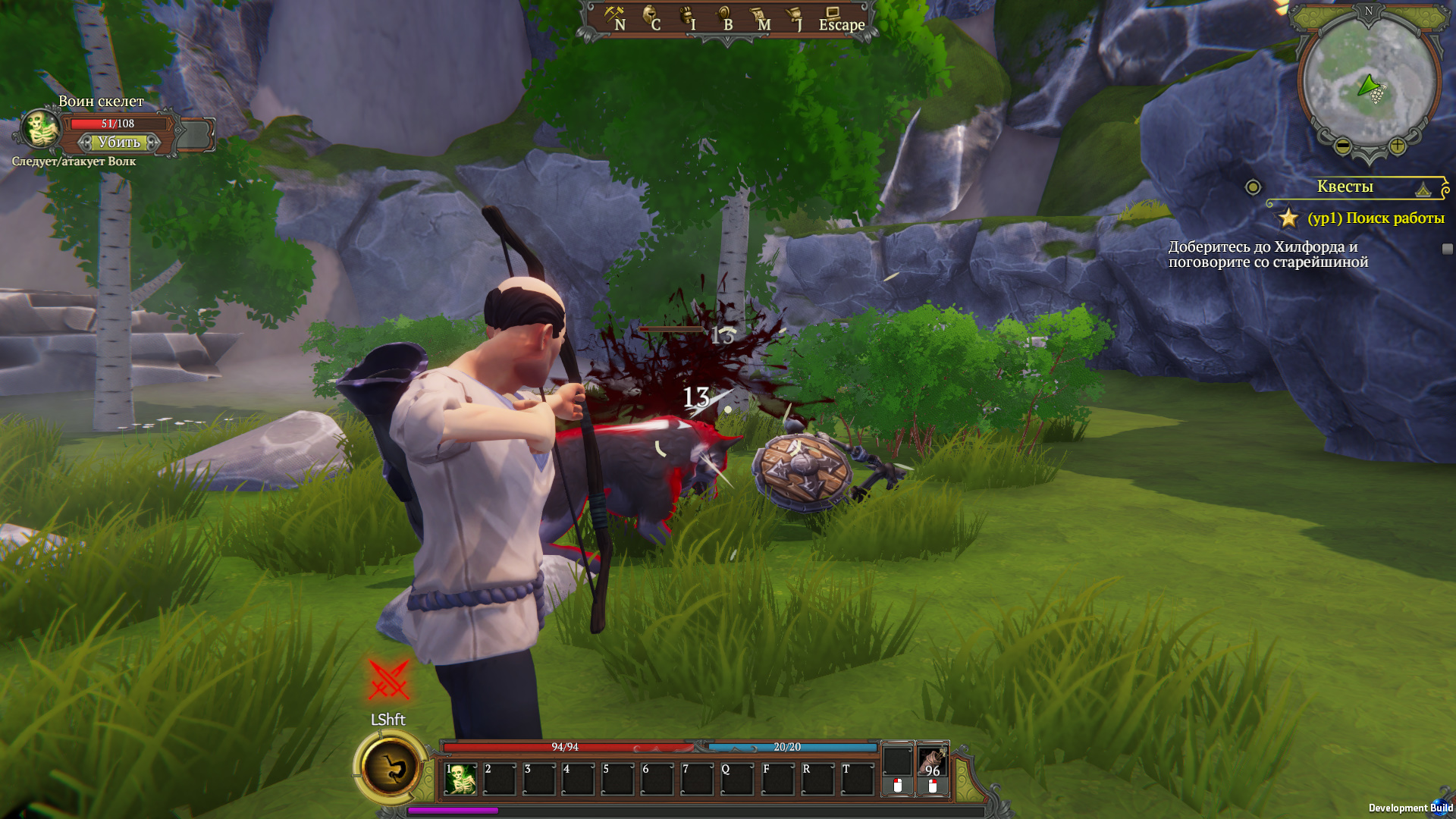The image size is (1456, 819).
Task: Open the journal quill icon
Action: [x=795, y=18]
